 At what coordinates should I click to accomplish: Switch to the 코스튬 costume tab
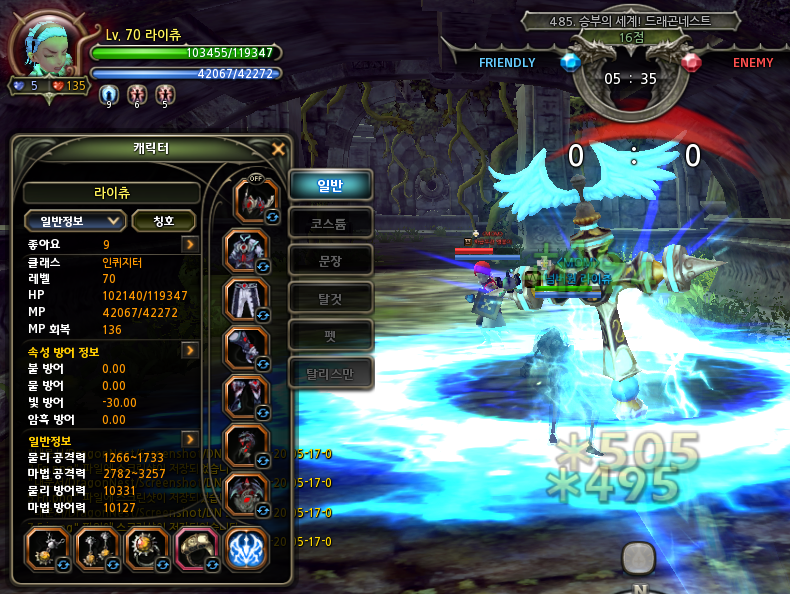(331, 222)
